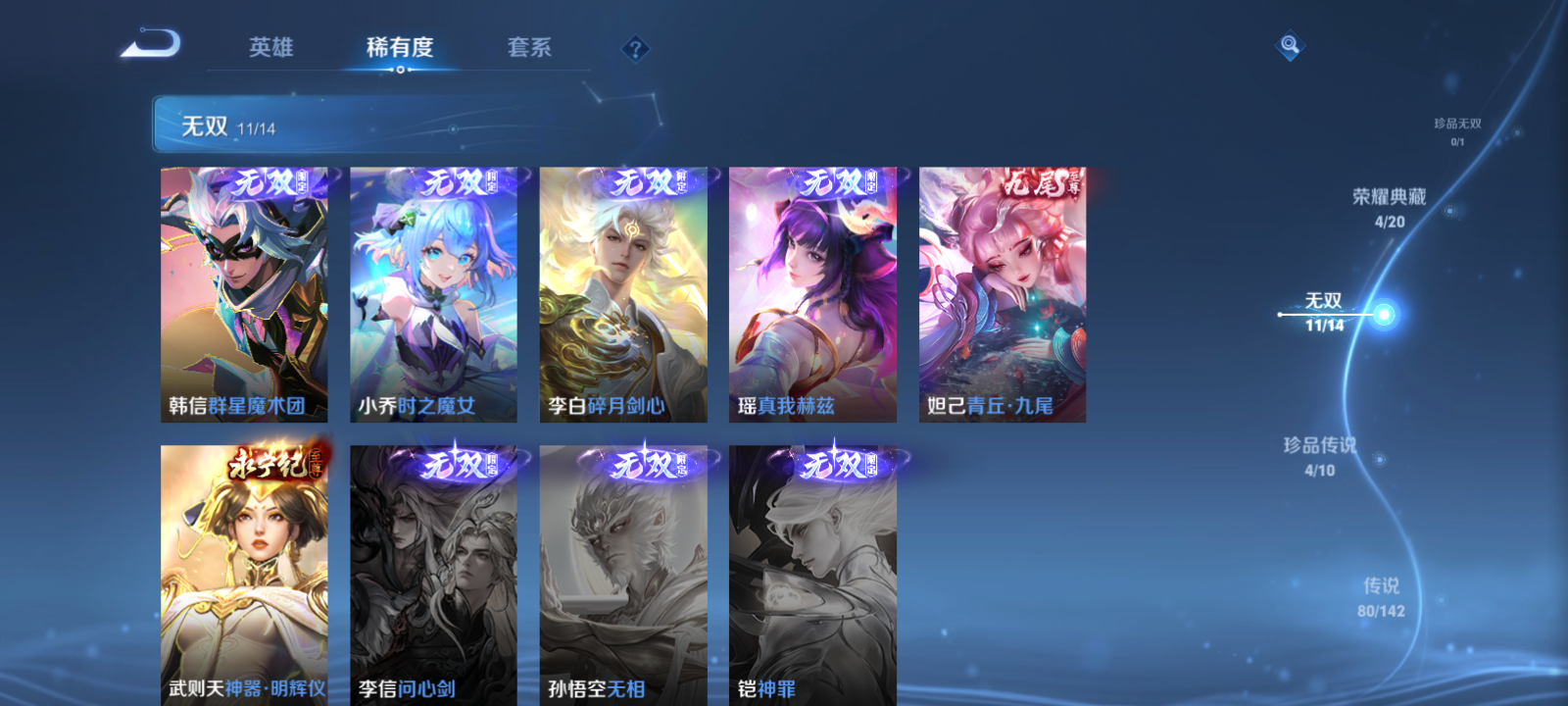The image size is (1568, 706).
Task: Switch to the 套系 tab
Action: 530,47
